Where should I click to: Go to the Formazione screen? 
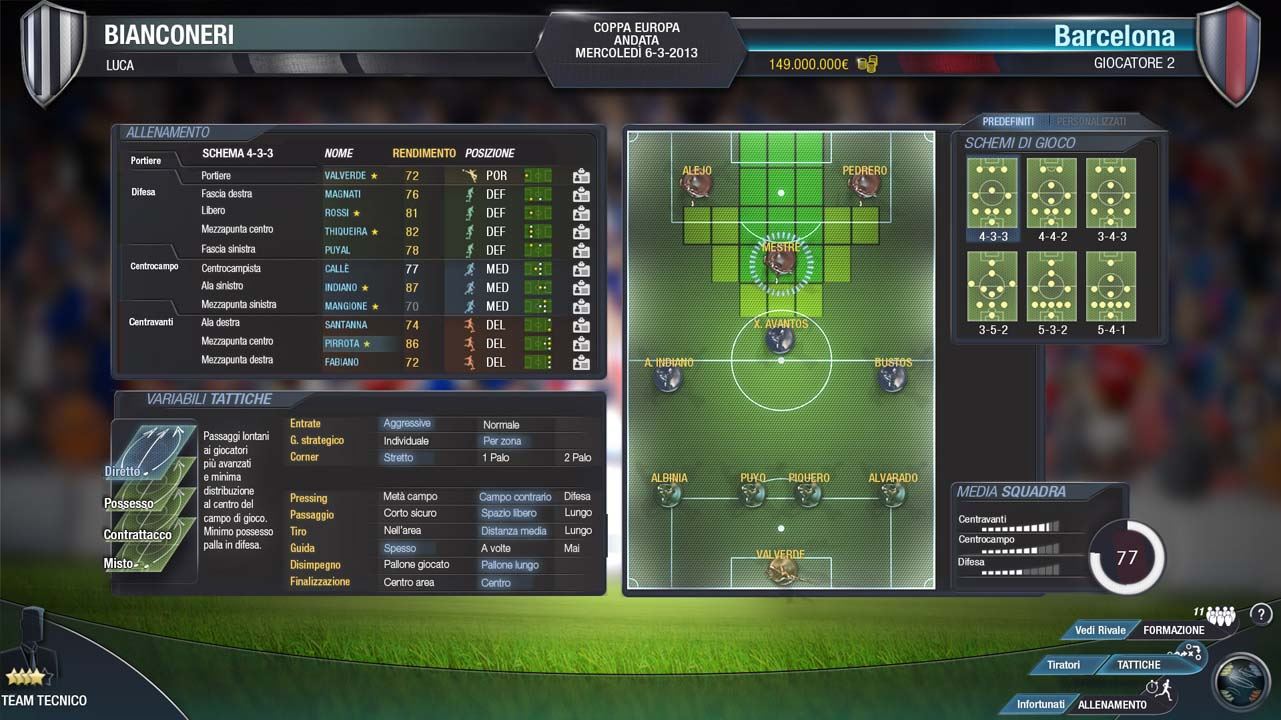click(x=1173, y=630)
